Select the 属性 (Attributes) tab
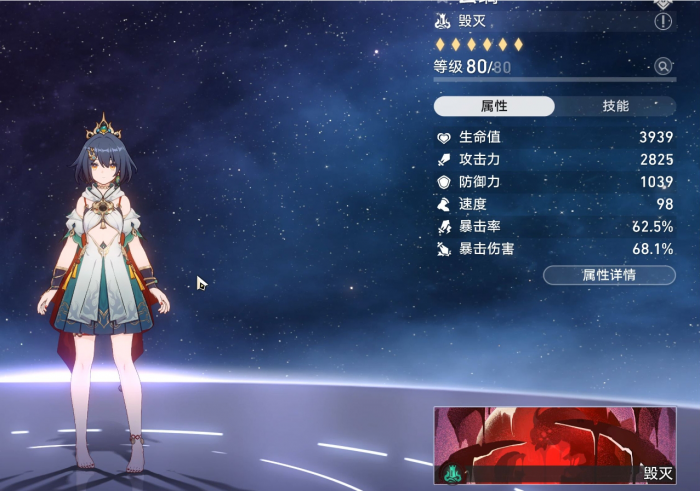 pyautogui.click(x=494, y=106)
